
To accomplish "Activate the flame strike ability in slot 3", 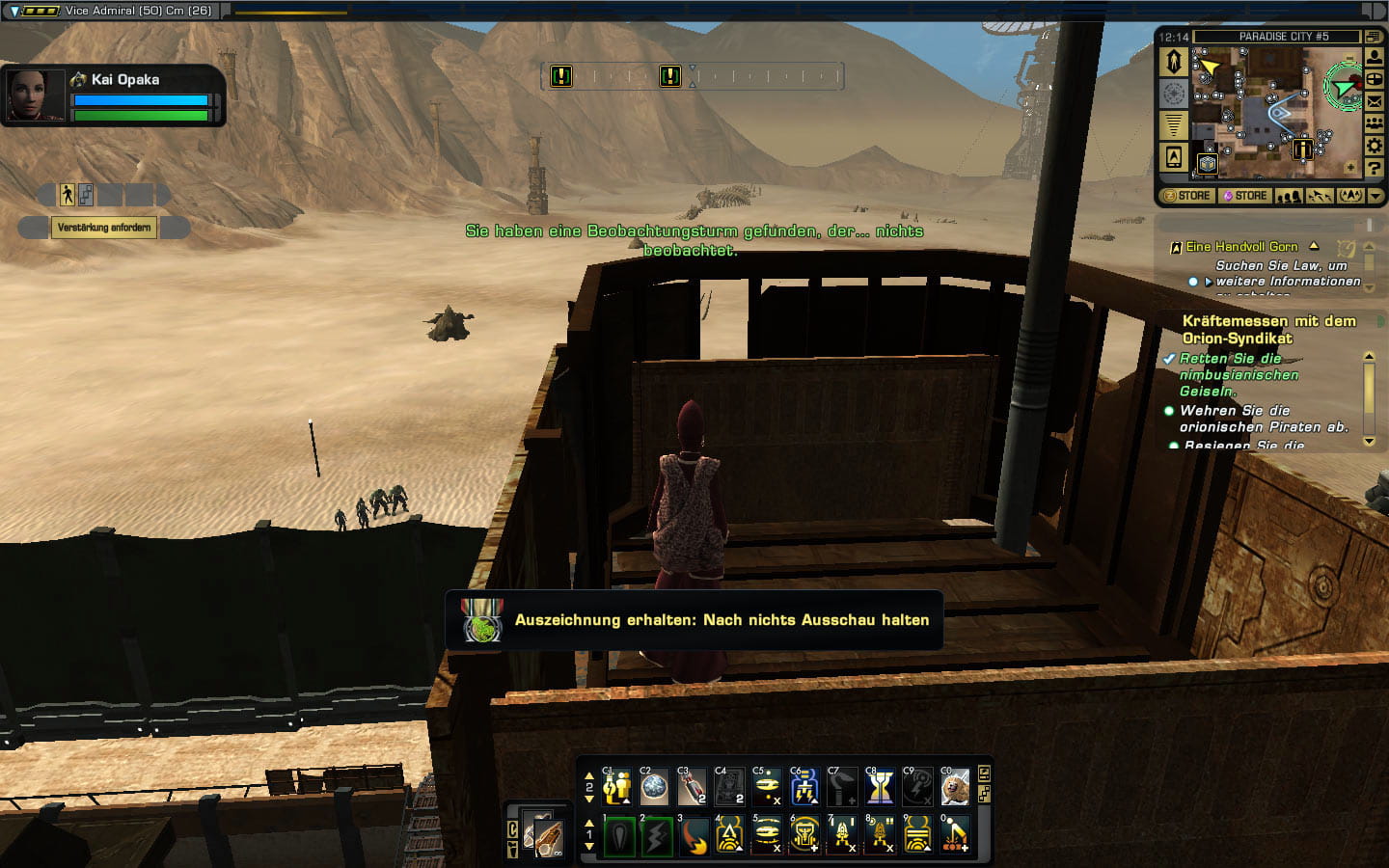I will (693, 835).
